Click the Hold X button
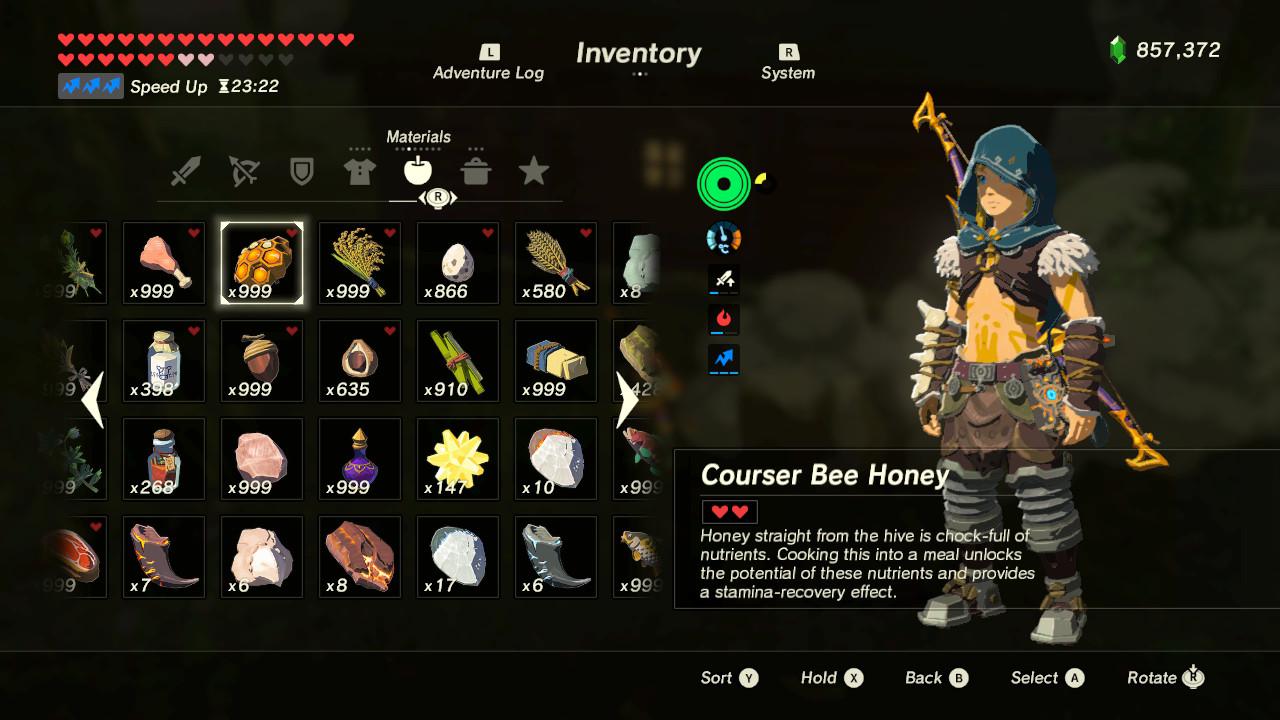This screenshot has height=720, width=1280. click(x=831, y=677)
